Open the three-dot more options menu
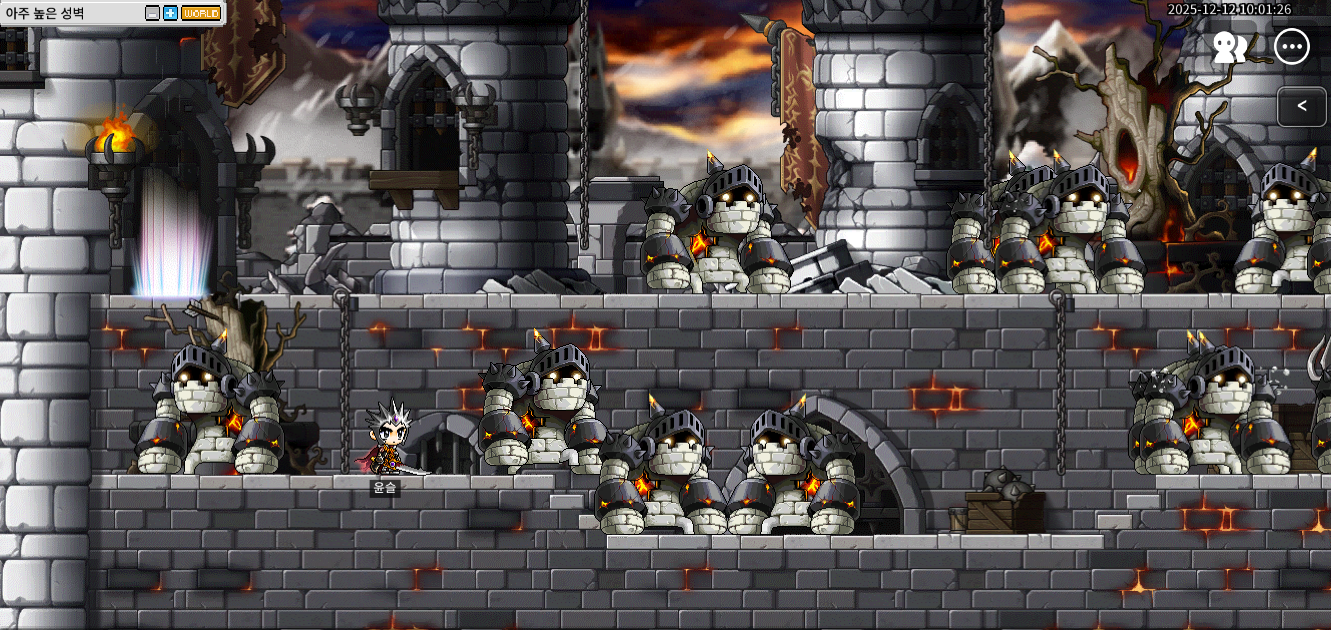The image size is (1331, 630). (1292, 47)
